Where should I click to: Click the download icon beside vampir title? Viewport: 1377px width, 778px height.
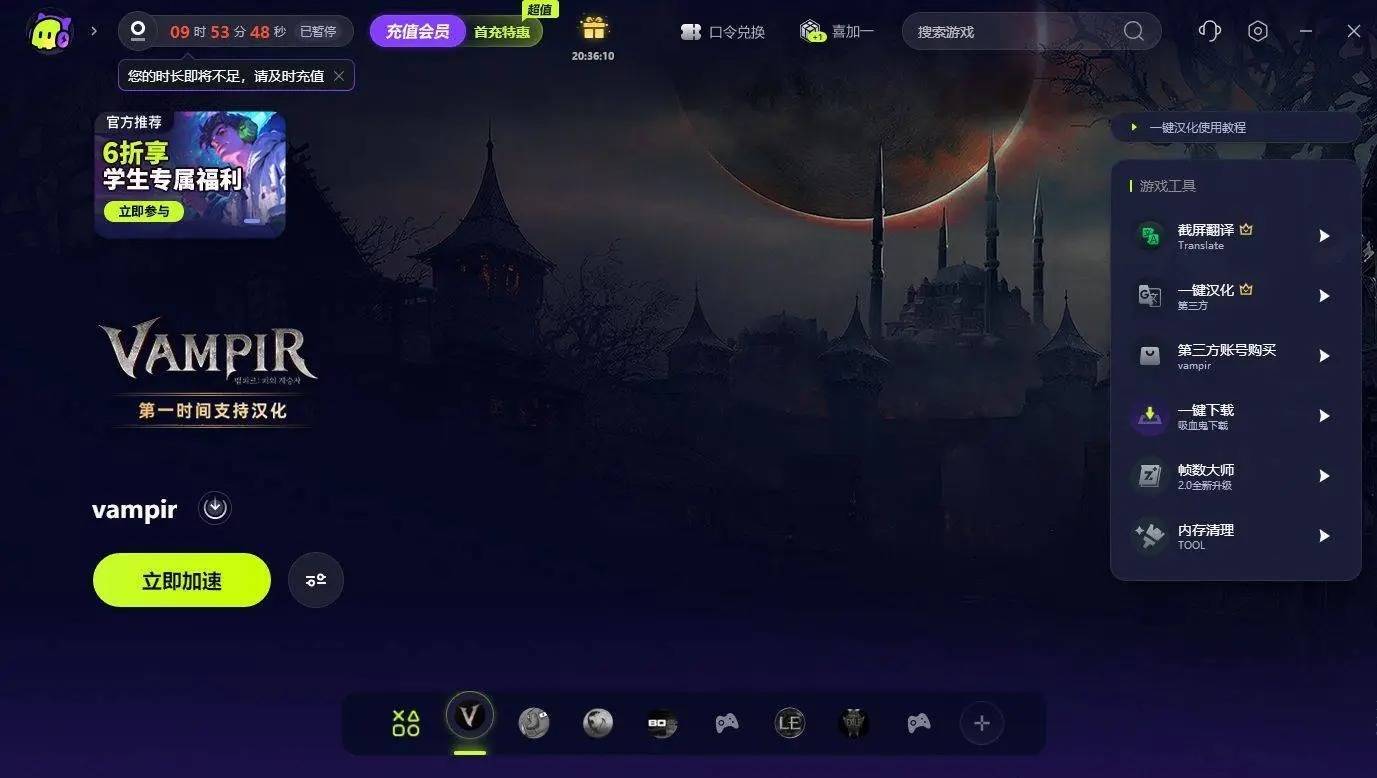[x=215, y=508]
